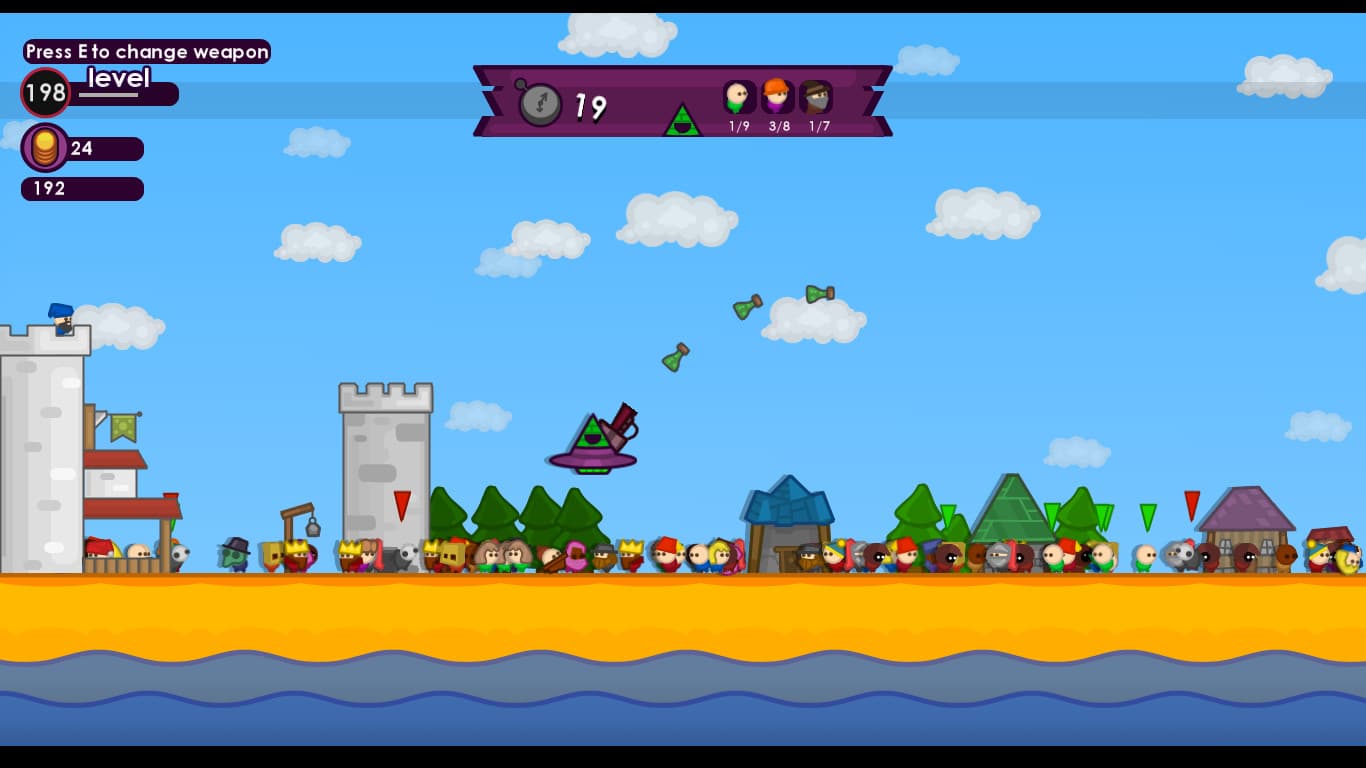The width and height of the screenshot is (1366, 768).
Task: Select the masked bandit target portrait labeled 1/7
Action: [x=817, y=95]
